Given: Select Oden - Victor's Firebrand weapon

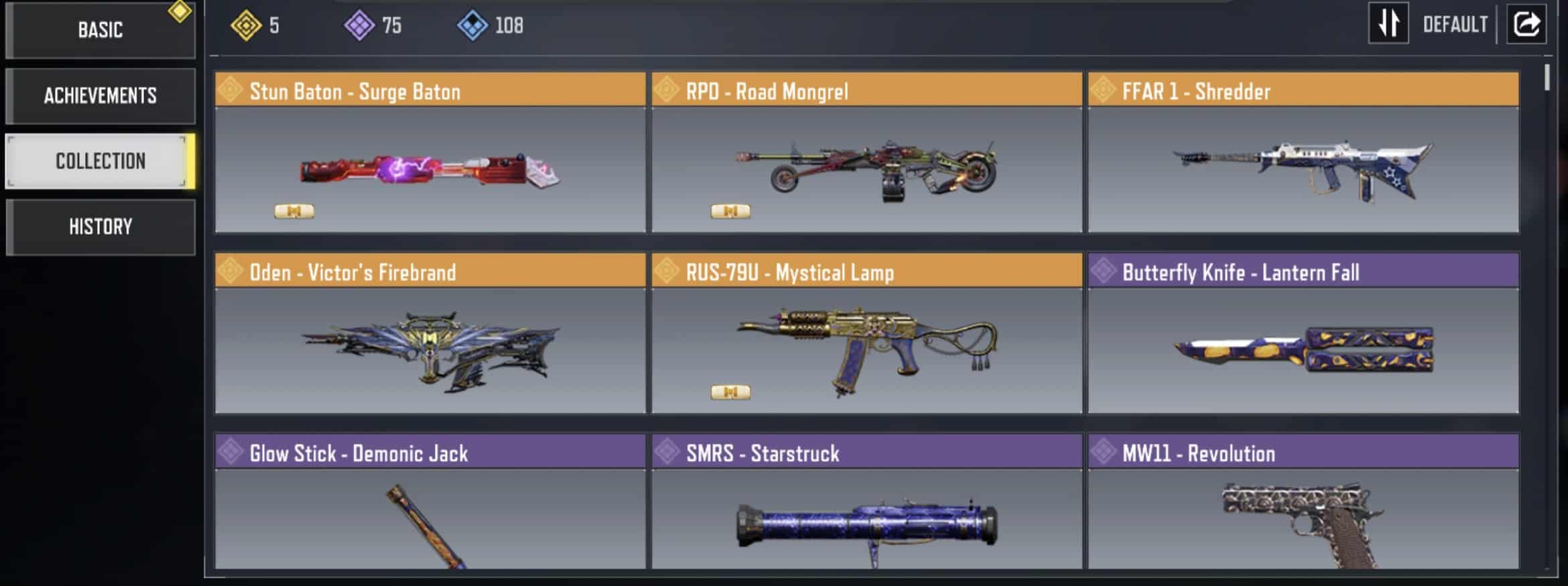Looking at the screenshot, I should click(x=430, y=334).
